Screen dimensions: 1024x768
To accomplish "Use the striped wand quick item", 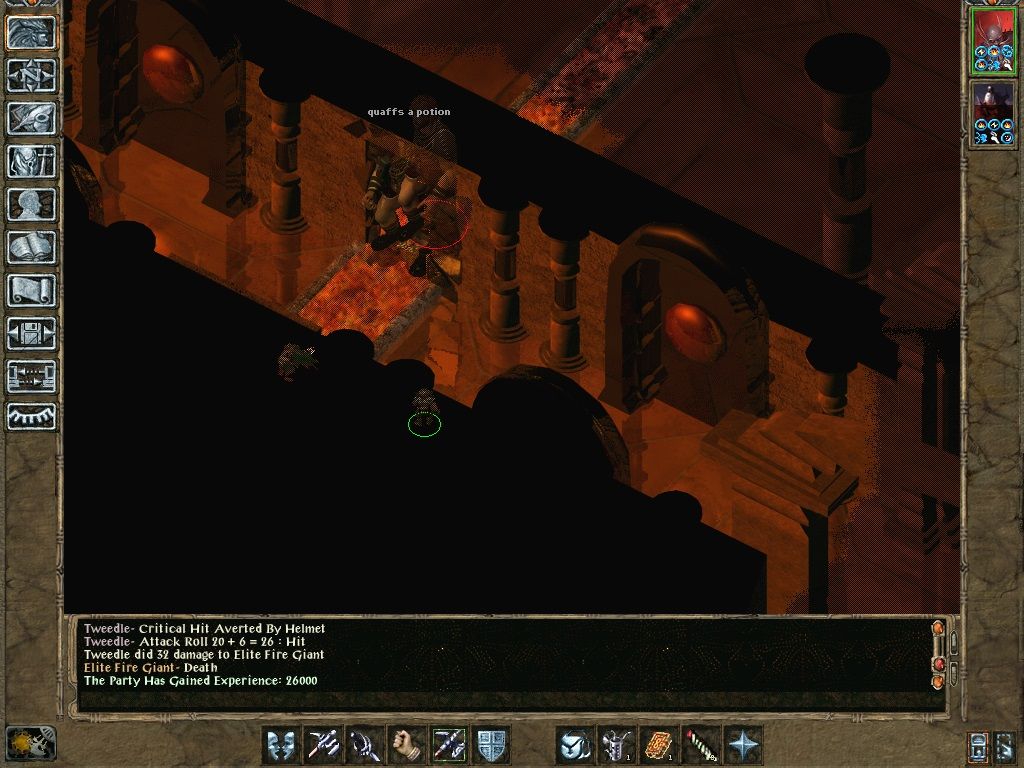I will pos(701,745).
